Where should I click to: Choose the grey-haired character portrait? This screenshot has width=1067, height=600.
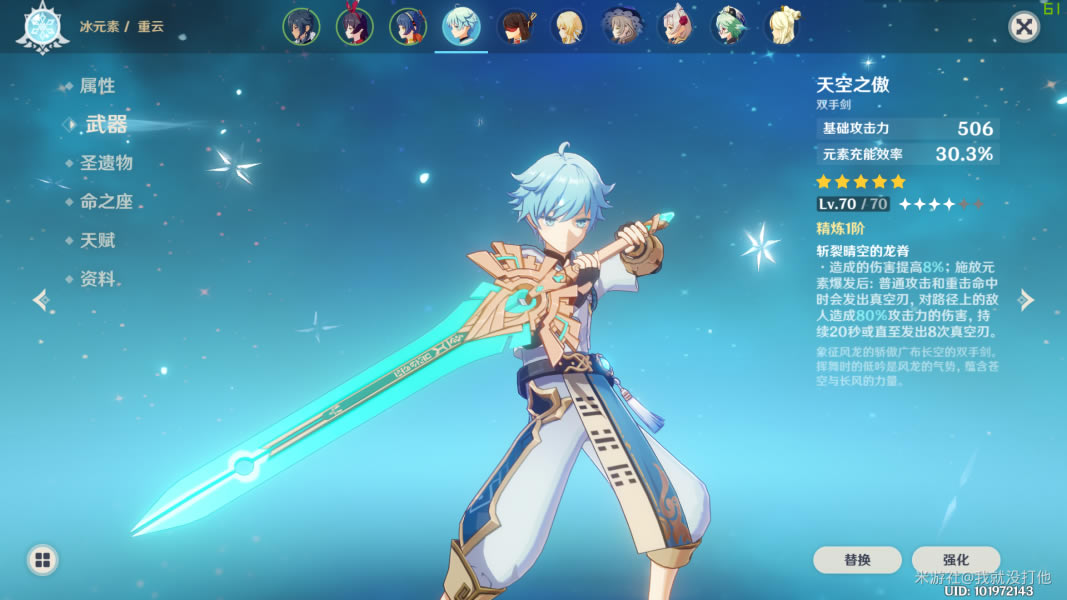point(622,27)
